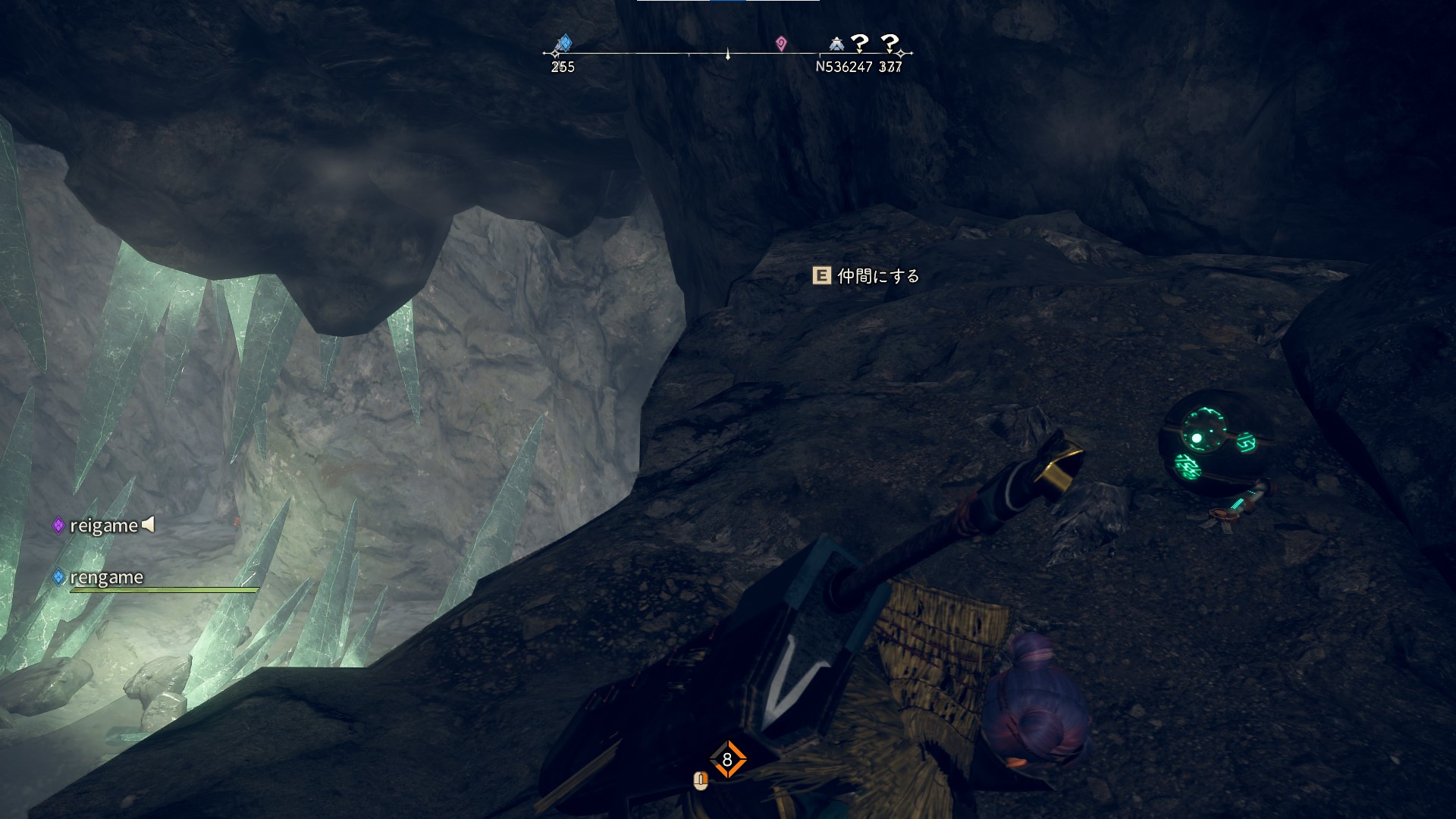
Task: Click the orange diamond ability icon
Action: pyautogui.click(x=727, y=759)
